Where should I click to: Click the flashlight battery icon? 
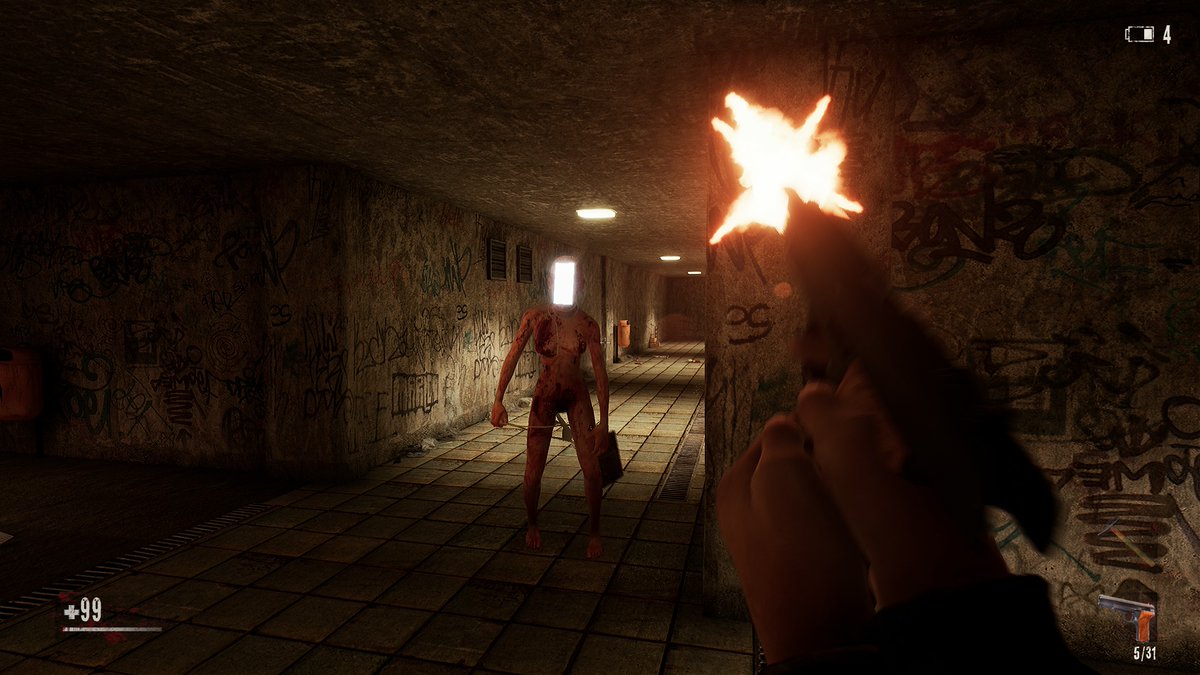1139,35
